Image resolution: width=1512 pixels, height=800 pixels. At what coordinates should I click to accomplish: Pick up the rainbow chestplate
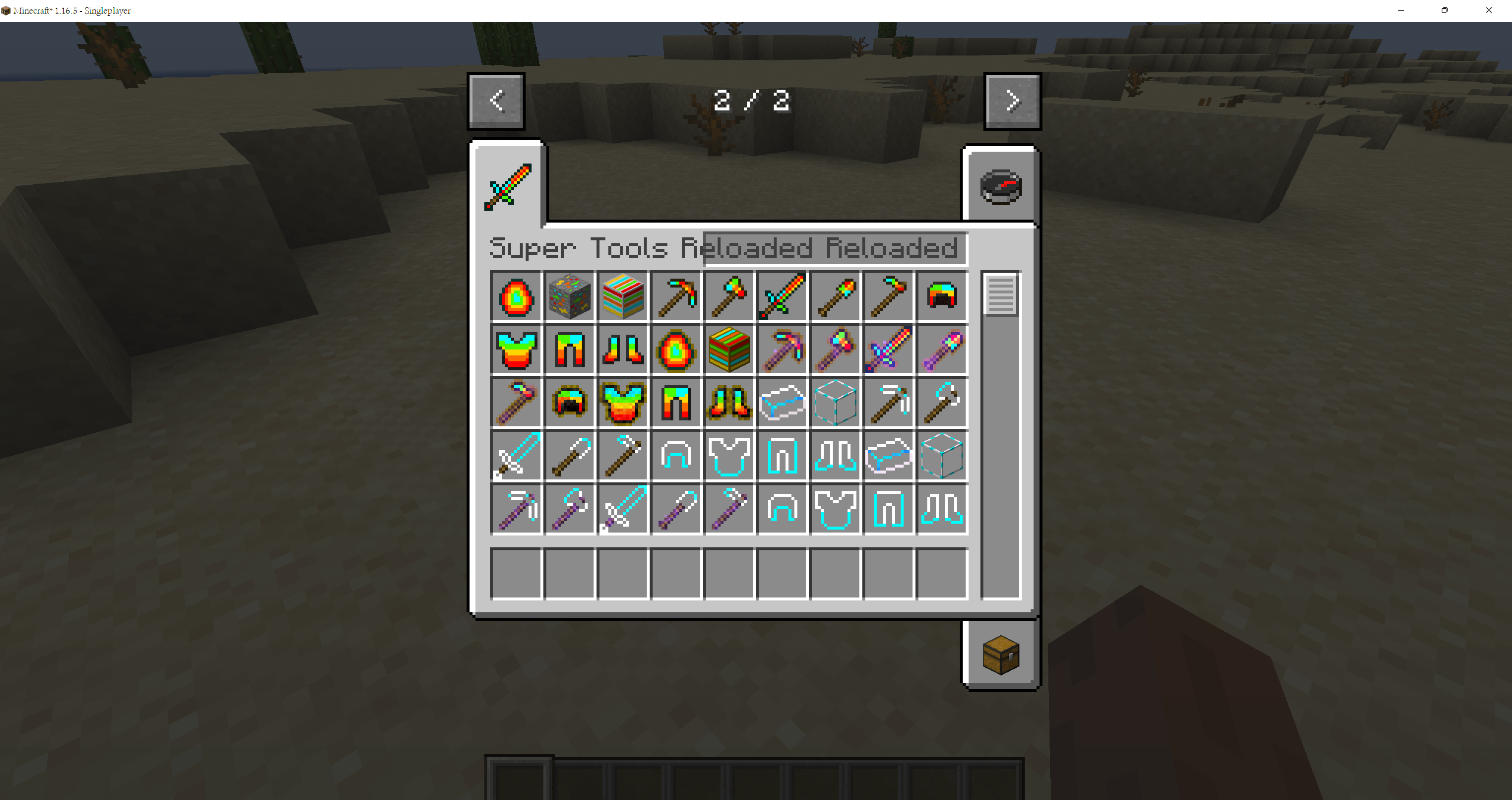click(517, 350)
